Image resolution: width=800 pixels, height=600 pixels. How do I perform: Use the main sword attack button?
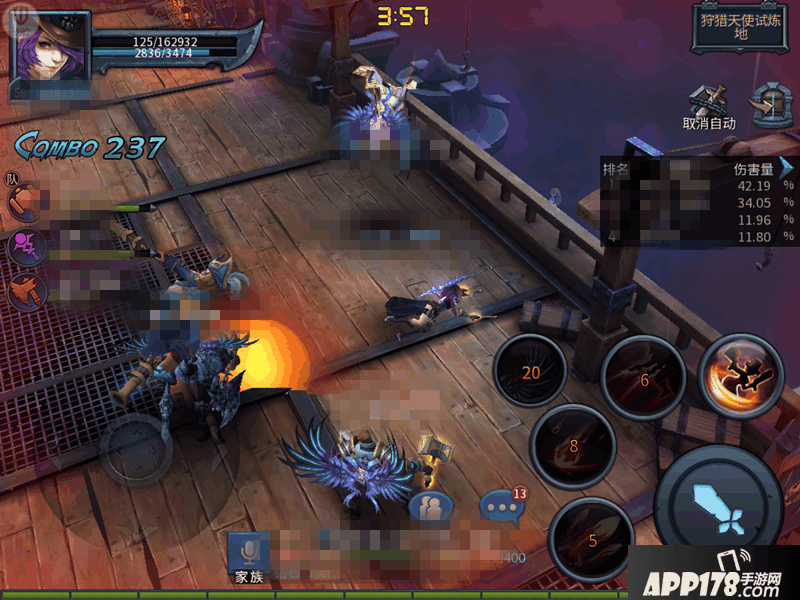(718, 499)
